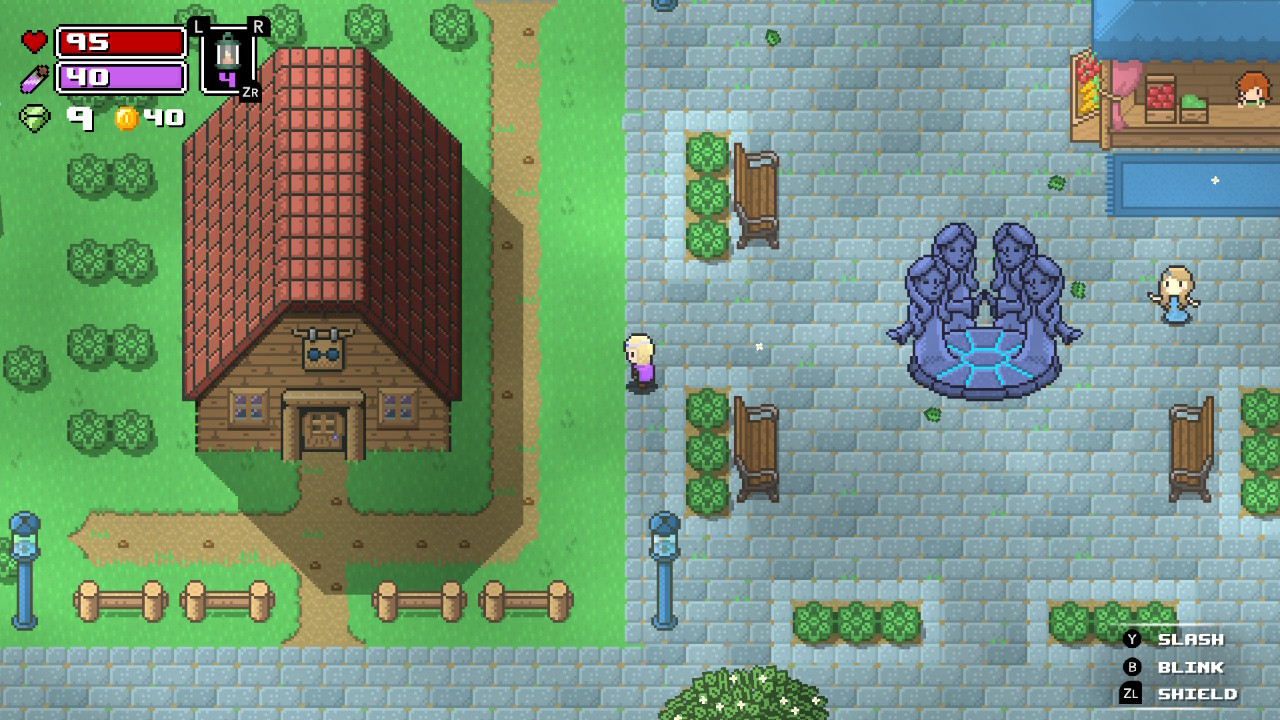Screen dimensions: 1280x720
Task: Open the front door of the wooden house
Action: 322,428
